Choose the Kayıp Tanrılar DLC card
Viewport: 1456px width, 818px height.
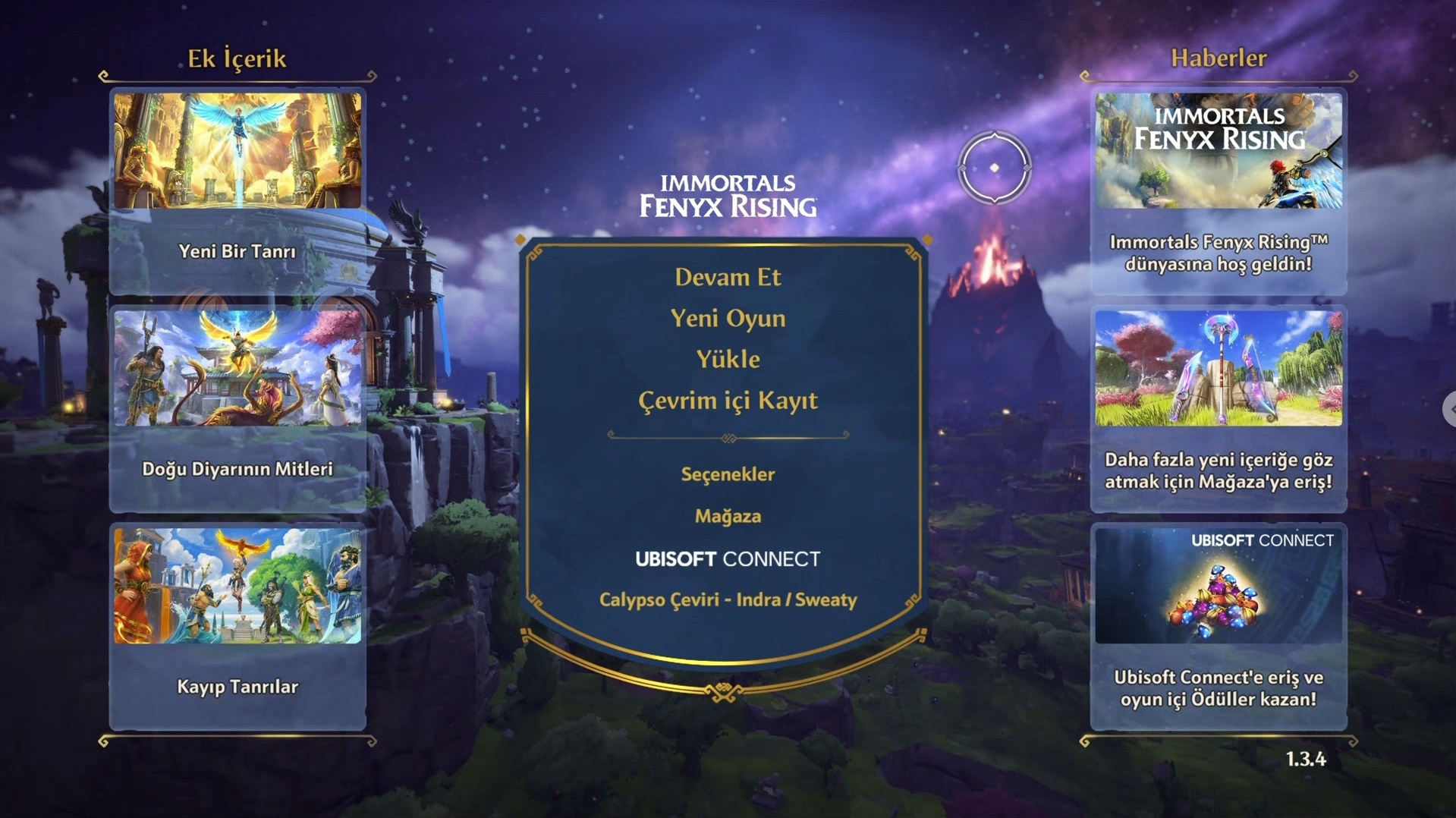(237, 626)
